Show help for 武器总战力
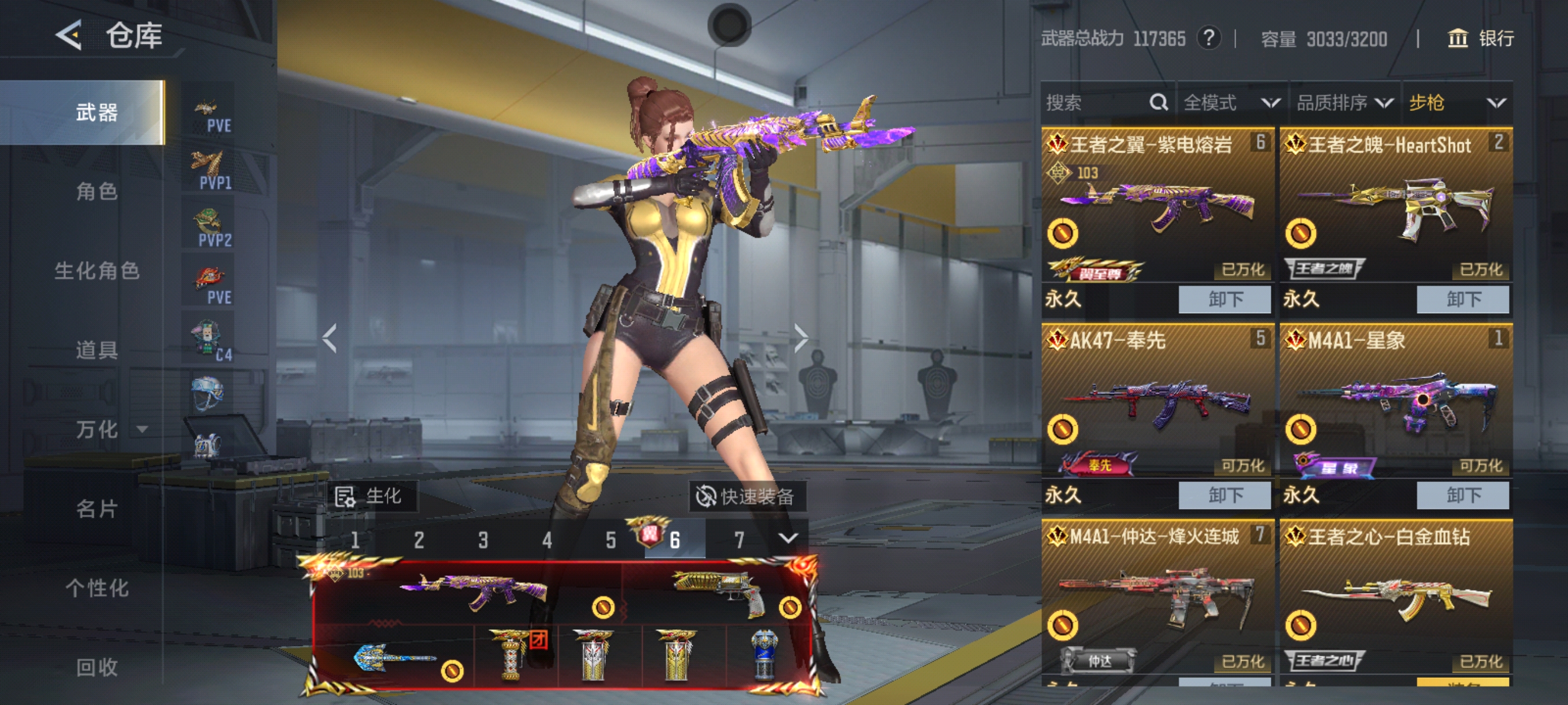This screenshot has width=1568, height=705. [x=1208, y=38]
